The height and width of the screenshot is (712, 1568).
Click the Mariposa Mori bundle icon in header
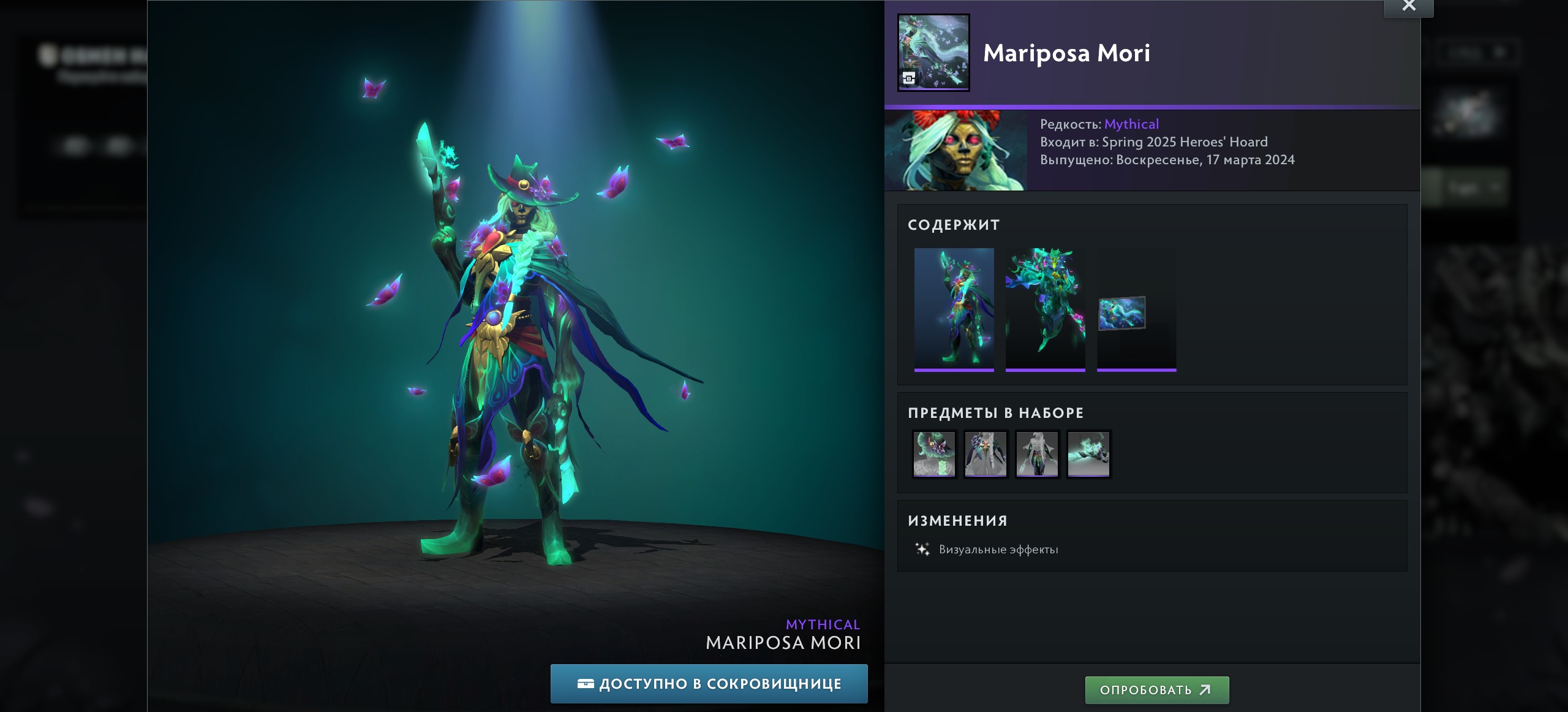[933, 53]
